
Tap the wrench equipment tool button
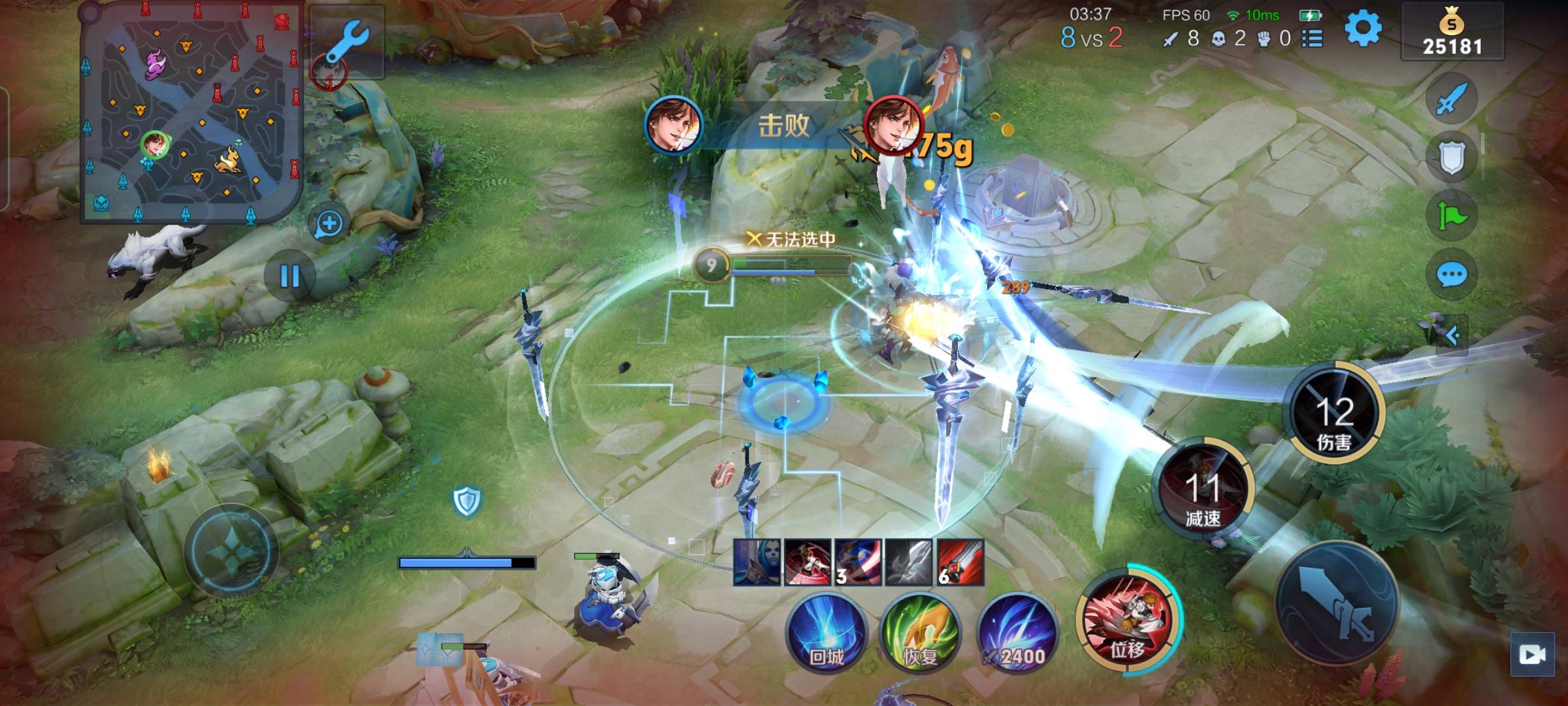347,42
